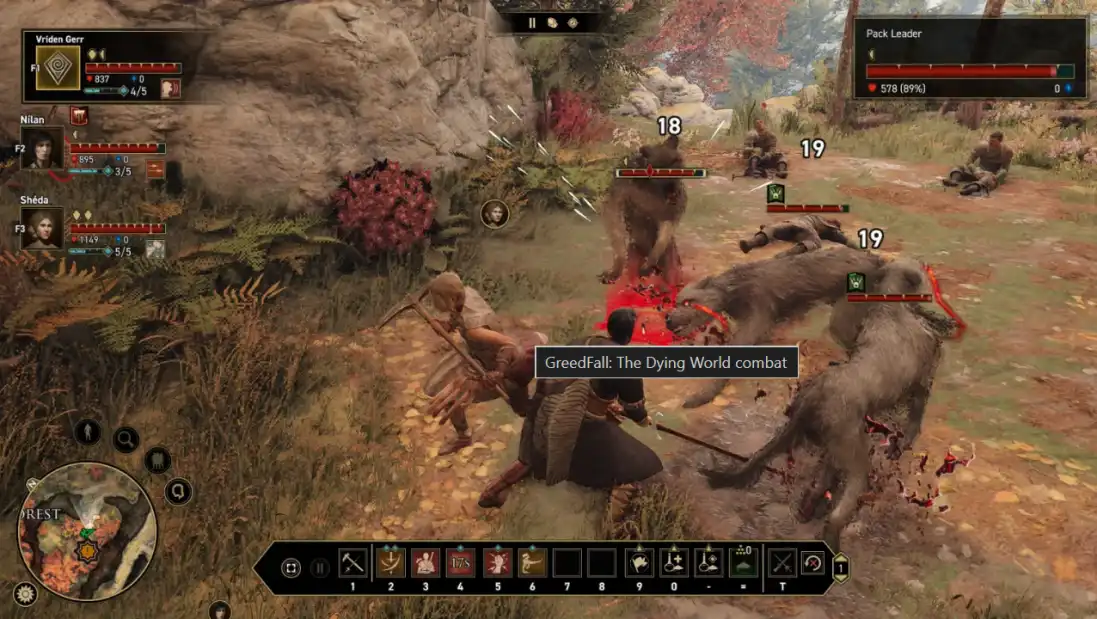Toggle the crossed swords button marked T
The height and width of the screenshot is (619, 1097).
coord(781,563)
